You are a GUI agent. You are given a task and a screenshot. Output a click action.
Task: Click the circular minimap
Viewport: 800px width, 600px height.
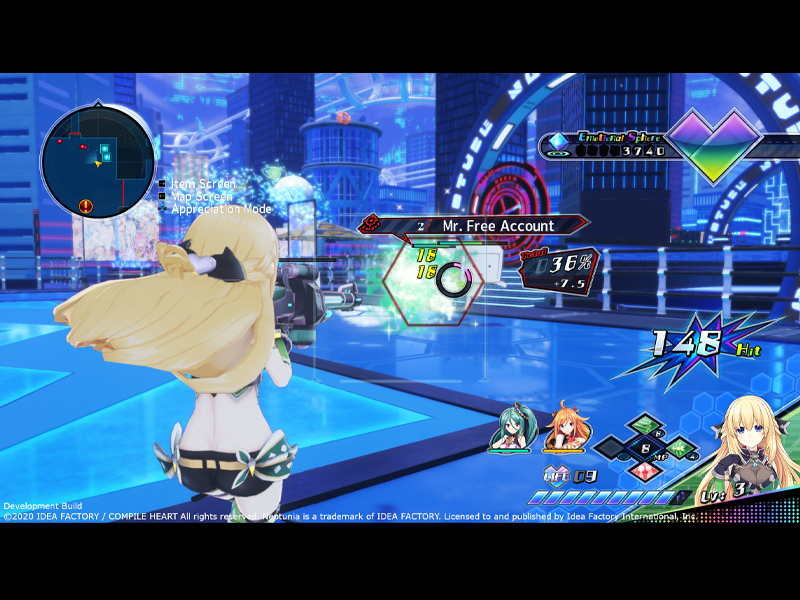pos(97,161)
